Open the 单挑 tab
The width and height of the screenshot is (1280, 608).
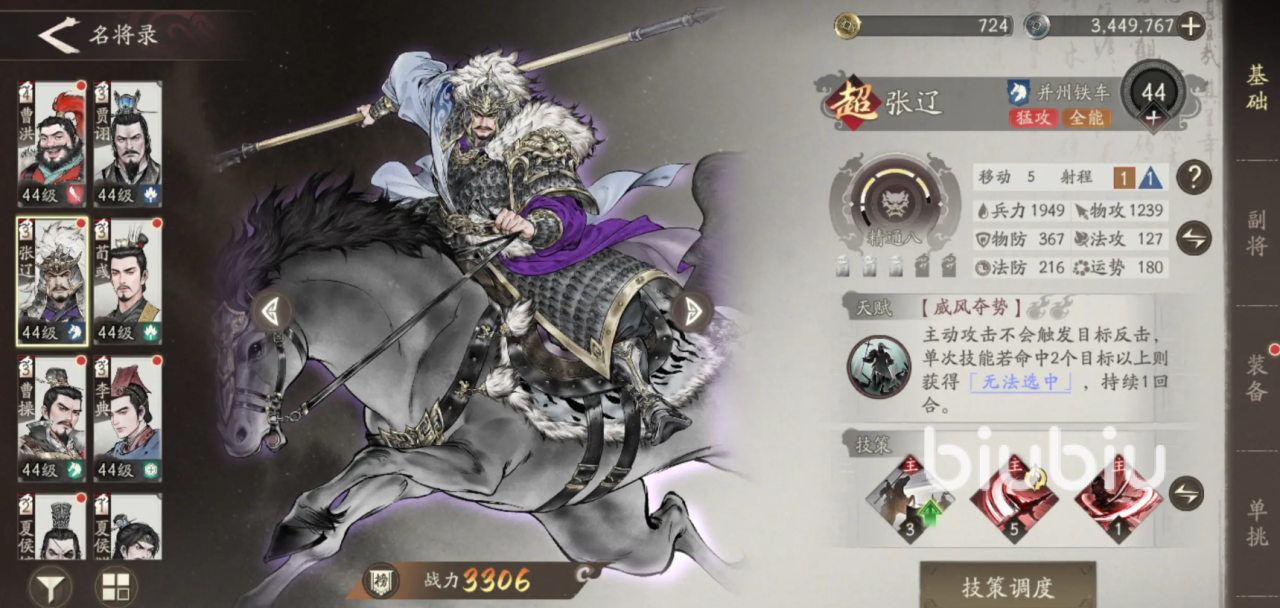pos(1256,521)
